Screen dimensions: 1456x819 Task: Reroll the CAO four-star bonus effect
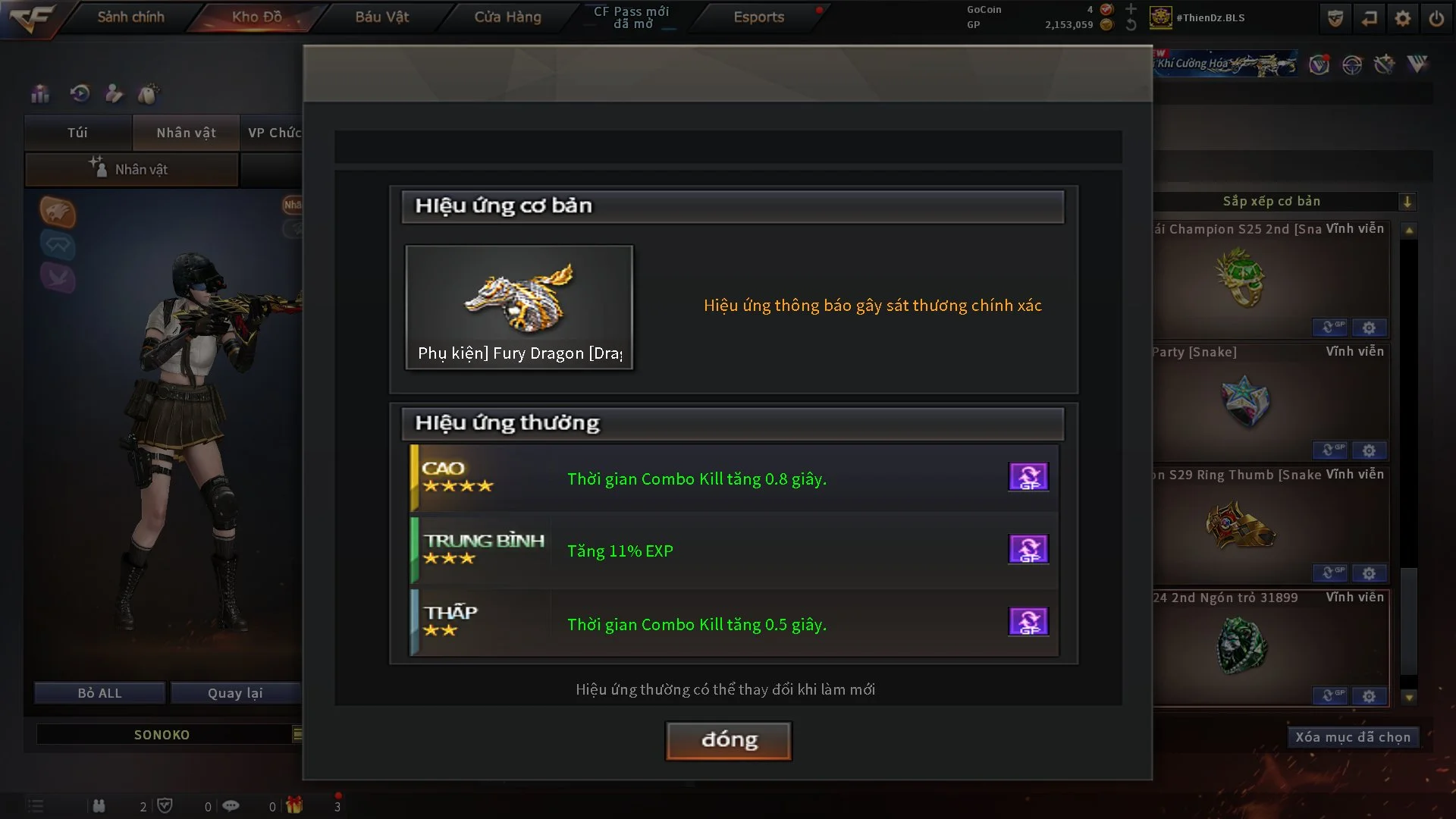tap(1028, 477)
